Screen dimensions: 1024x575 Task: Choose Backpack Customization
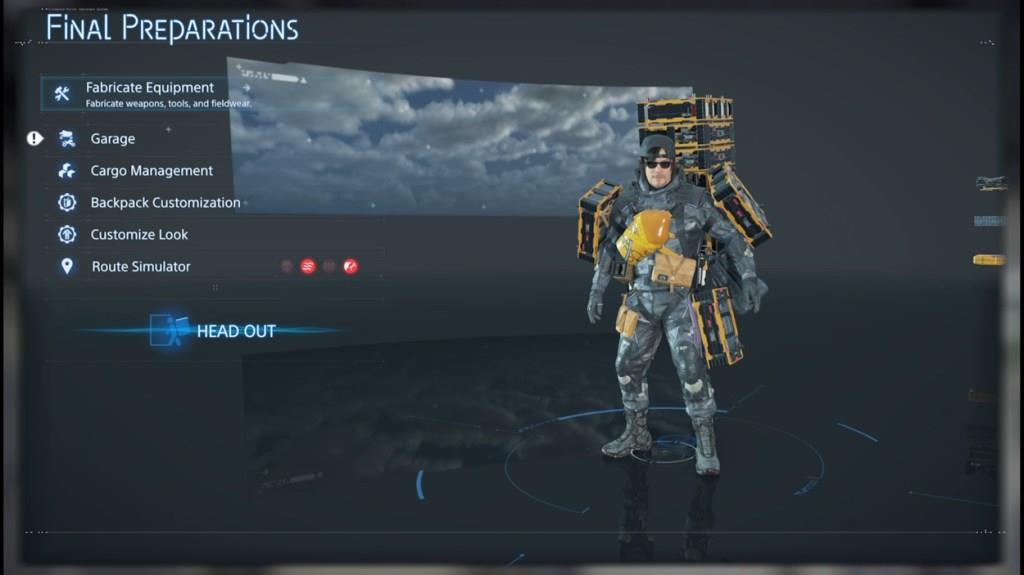[x=165, y=203]
